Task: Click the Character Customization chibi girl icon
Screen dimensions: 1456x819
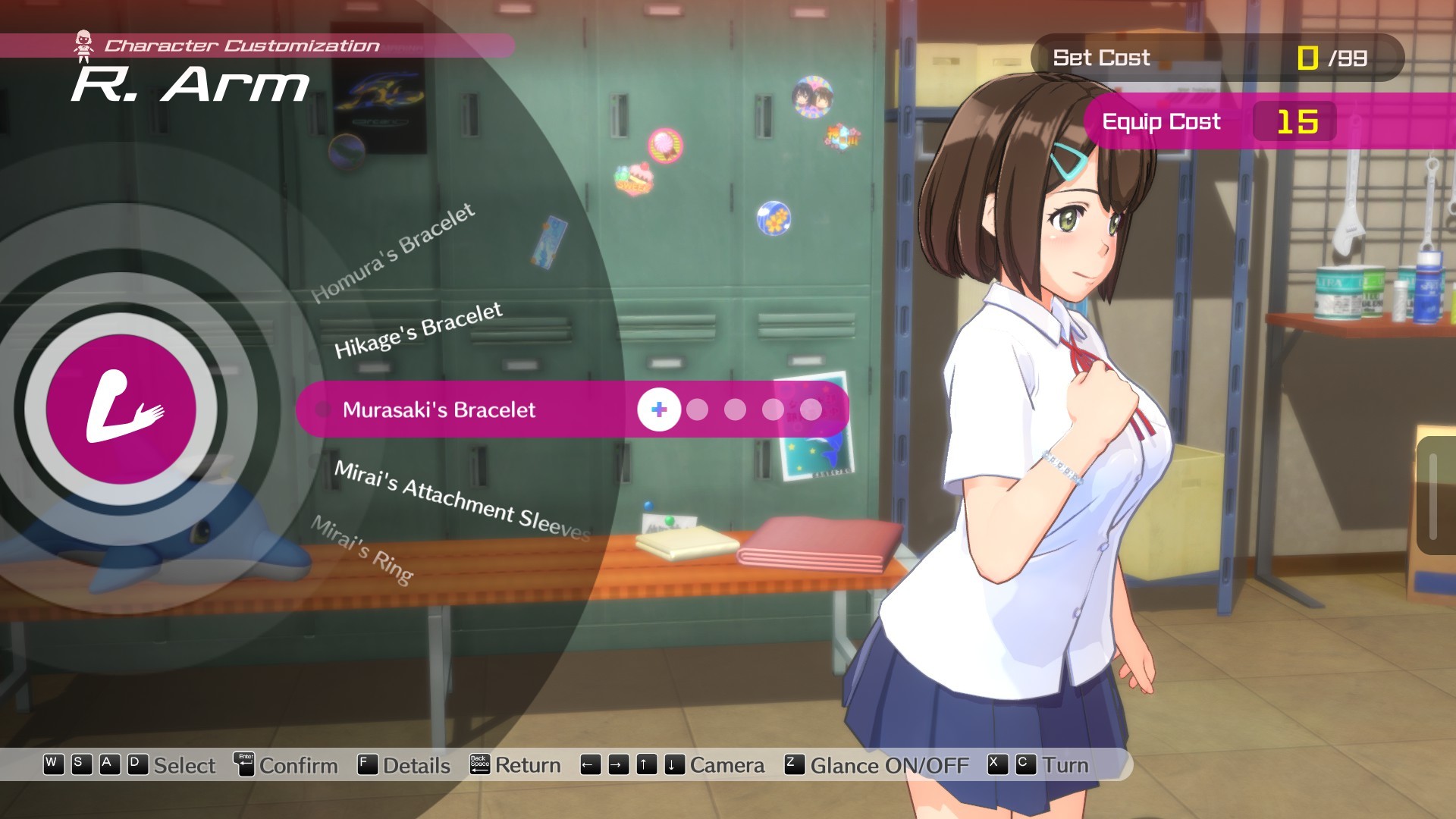Action: pos(83,43)
